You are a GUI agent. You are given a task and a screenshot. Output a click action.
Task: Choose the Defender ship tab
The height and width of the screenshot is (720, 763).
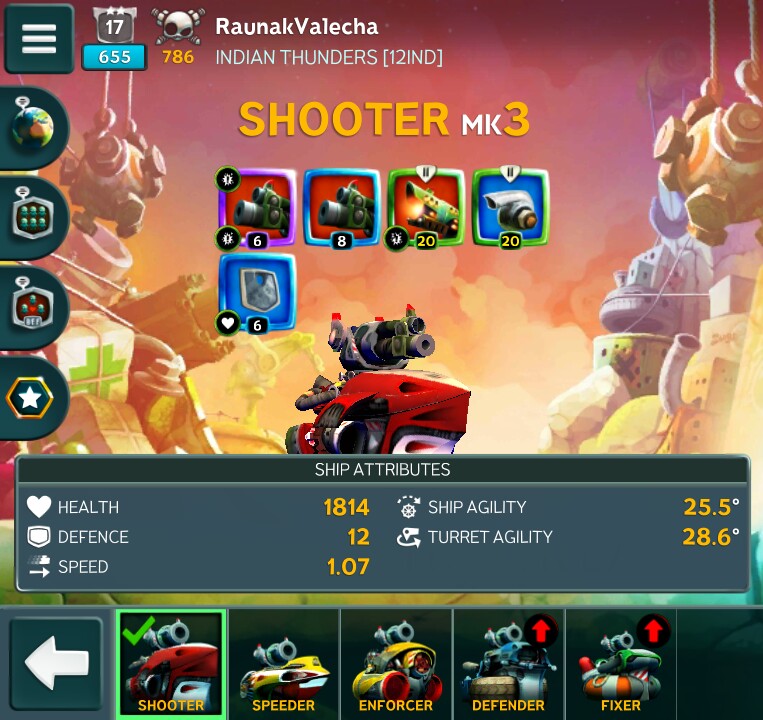pos(508,665)
